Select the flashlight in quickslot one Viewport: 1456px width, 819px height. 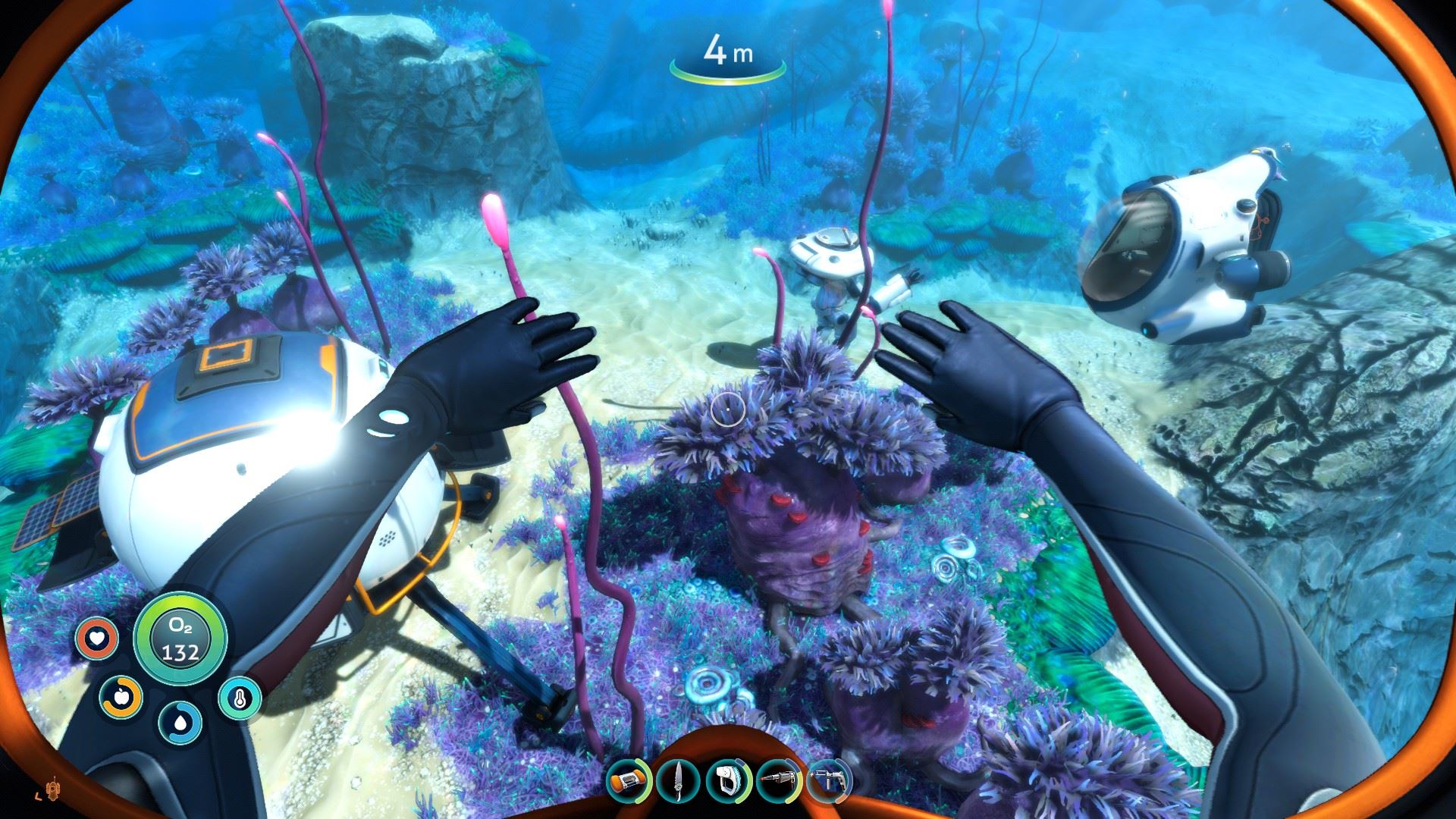(x=628, y=781)
